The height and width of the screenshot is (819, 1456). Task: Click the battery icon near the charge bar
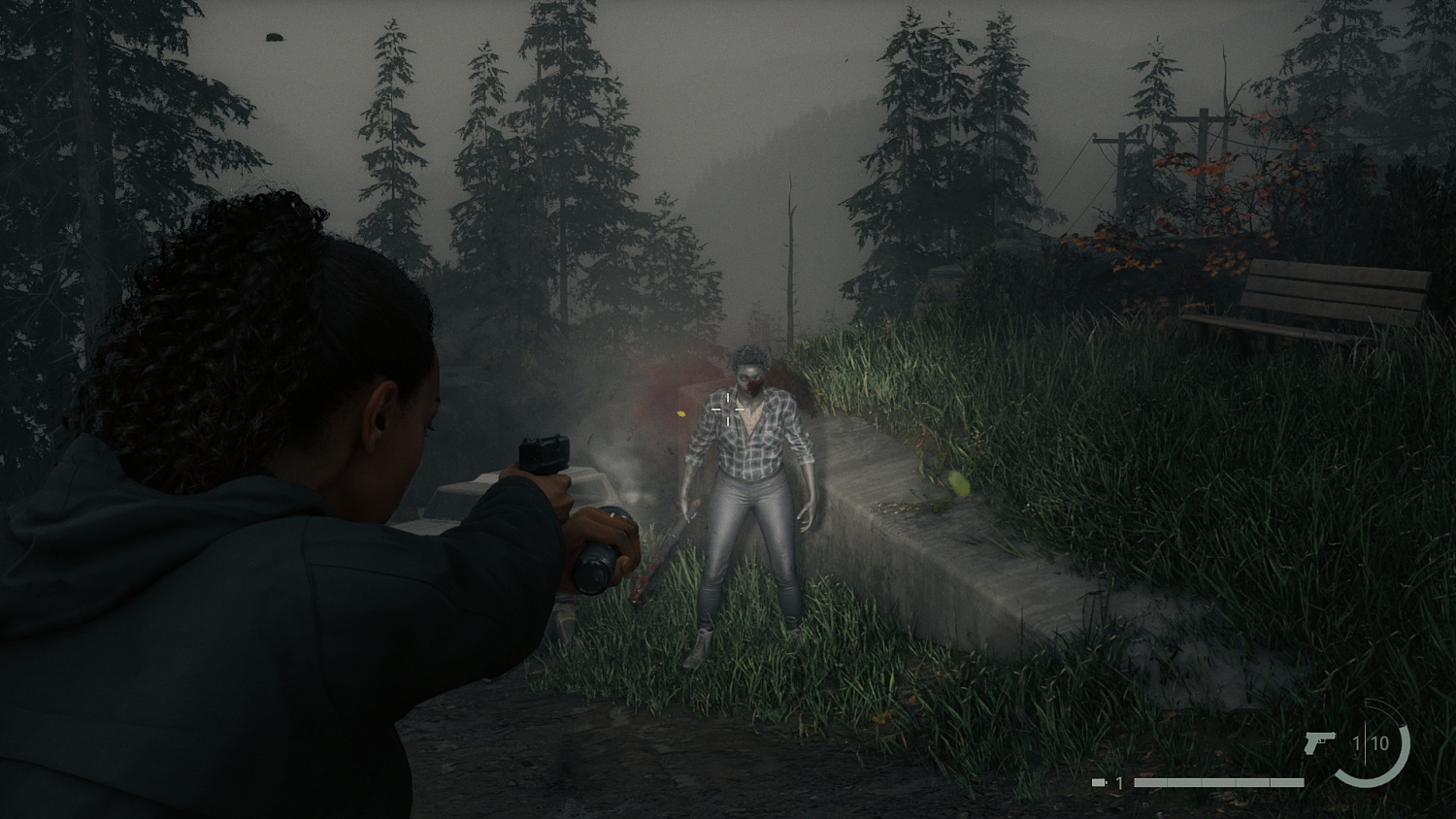pyautogui.click(x=1098, y=782)
